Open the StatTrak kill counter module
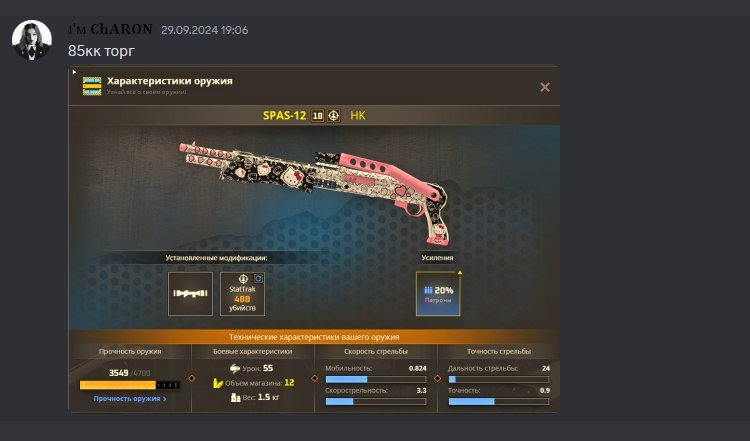 pyautogui.click(x=242, y=294)
